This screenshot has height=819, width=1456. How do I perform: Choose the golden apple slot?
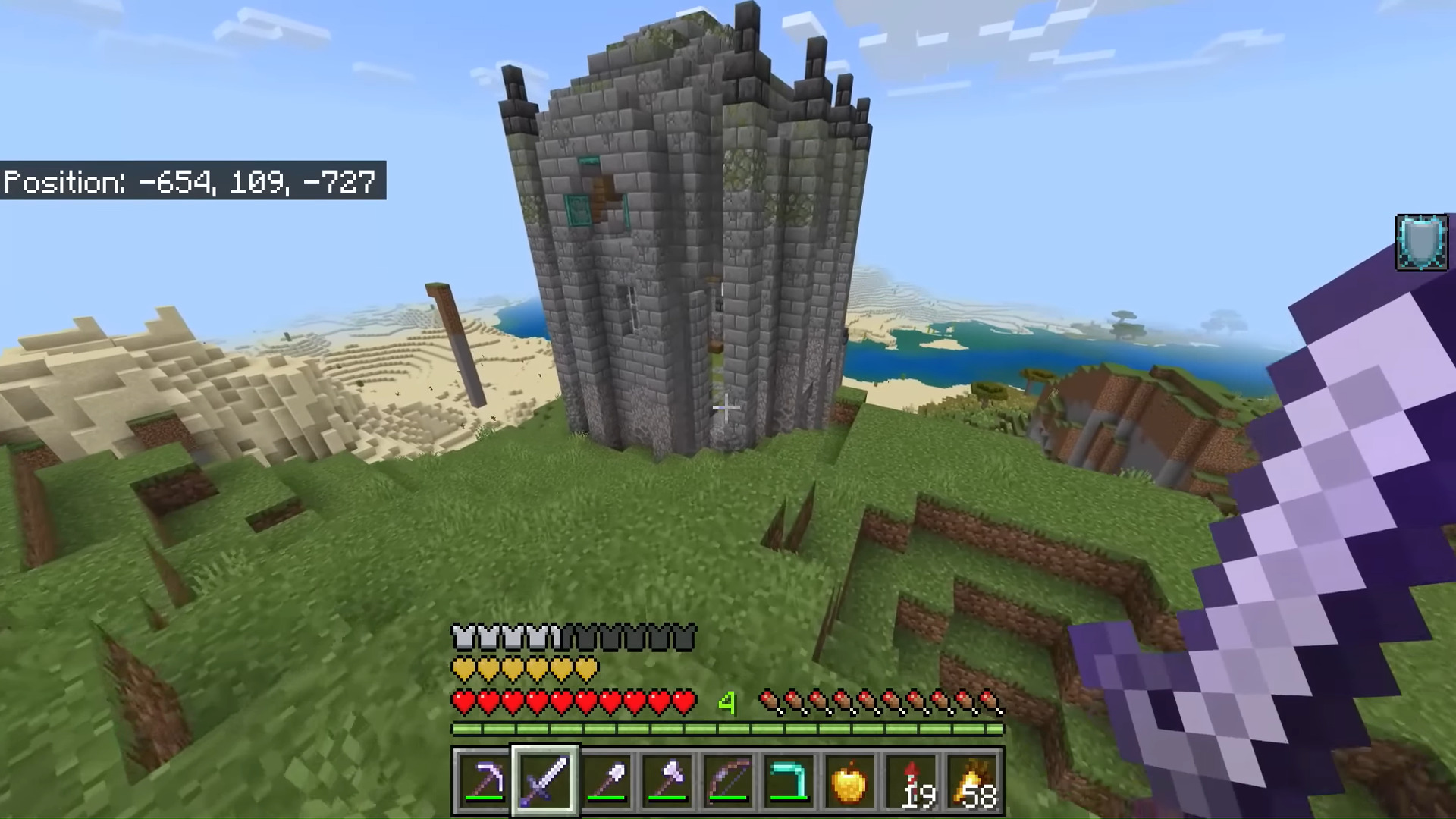849,780
